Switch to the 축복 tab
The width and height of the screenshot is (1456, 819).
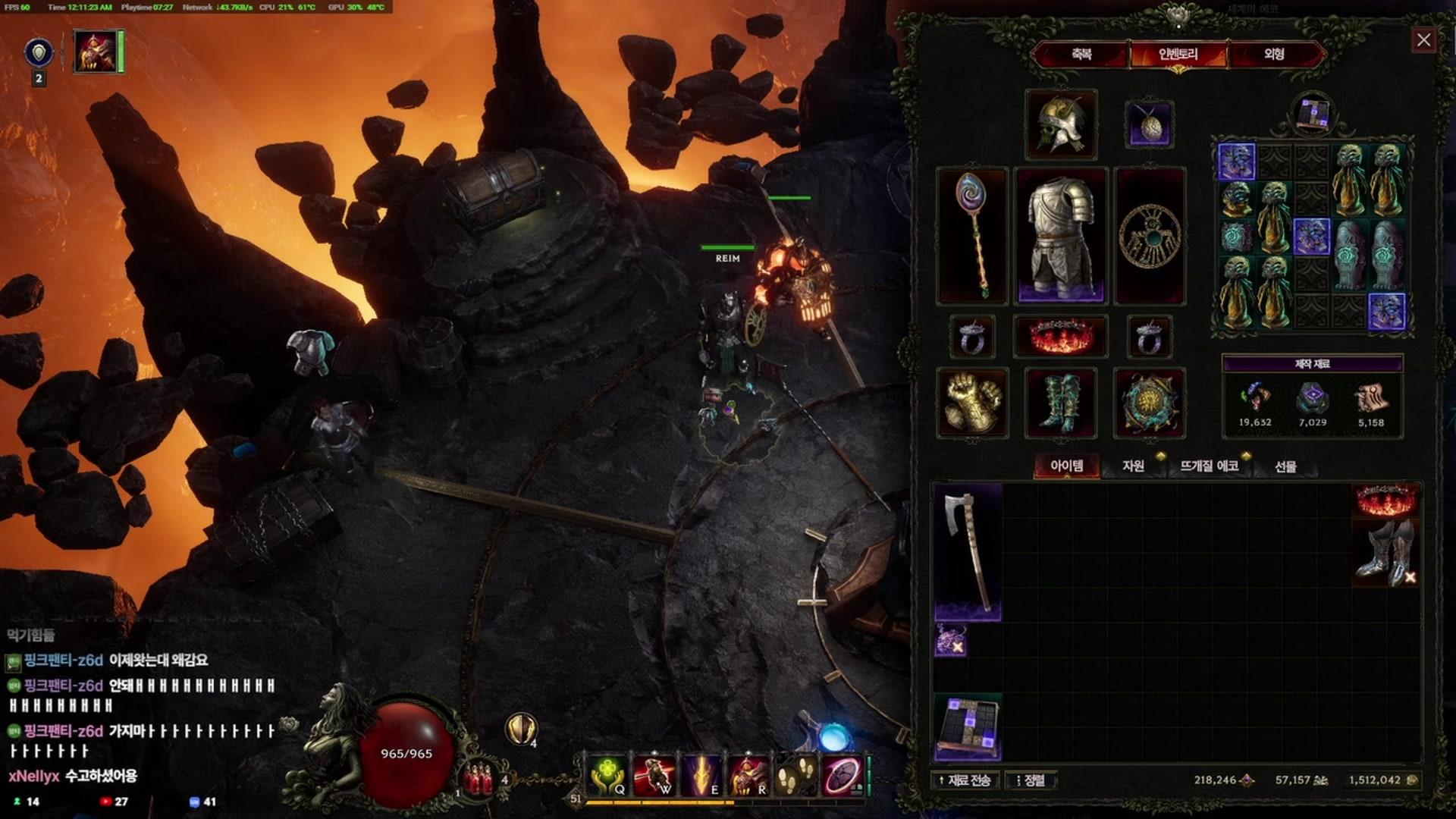click(1081, 55)
